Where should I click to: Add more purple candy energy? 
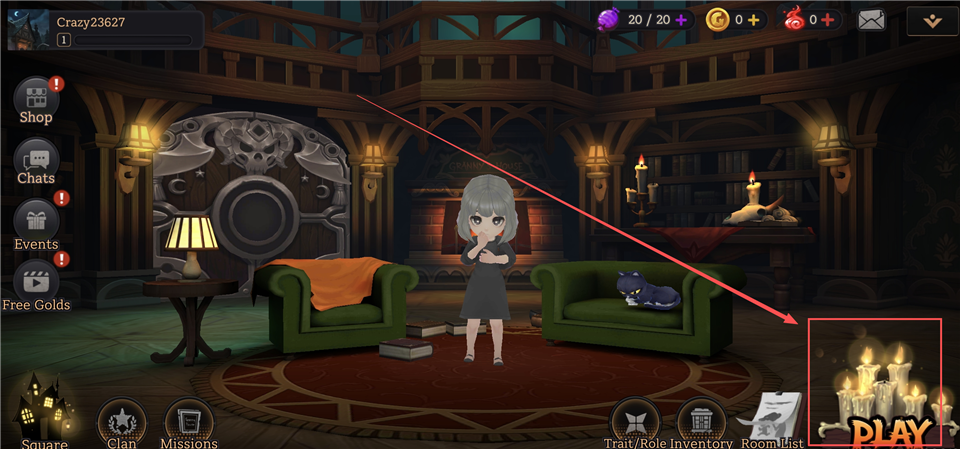pos(681,19)
